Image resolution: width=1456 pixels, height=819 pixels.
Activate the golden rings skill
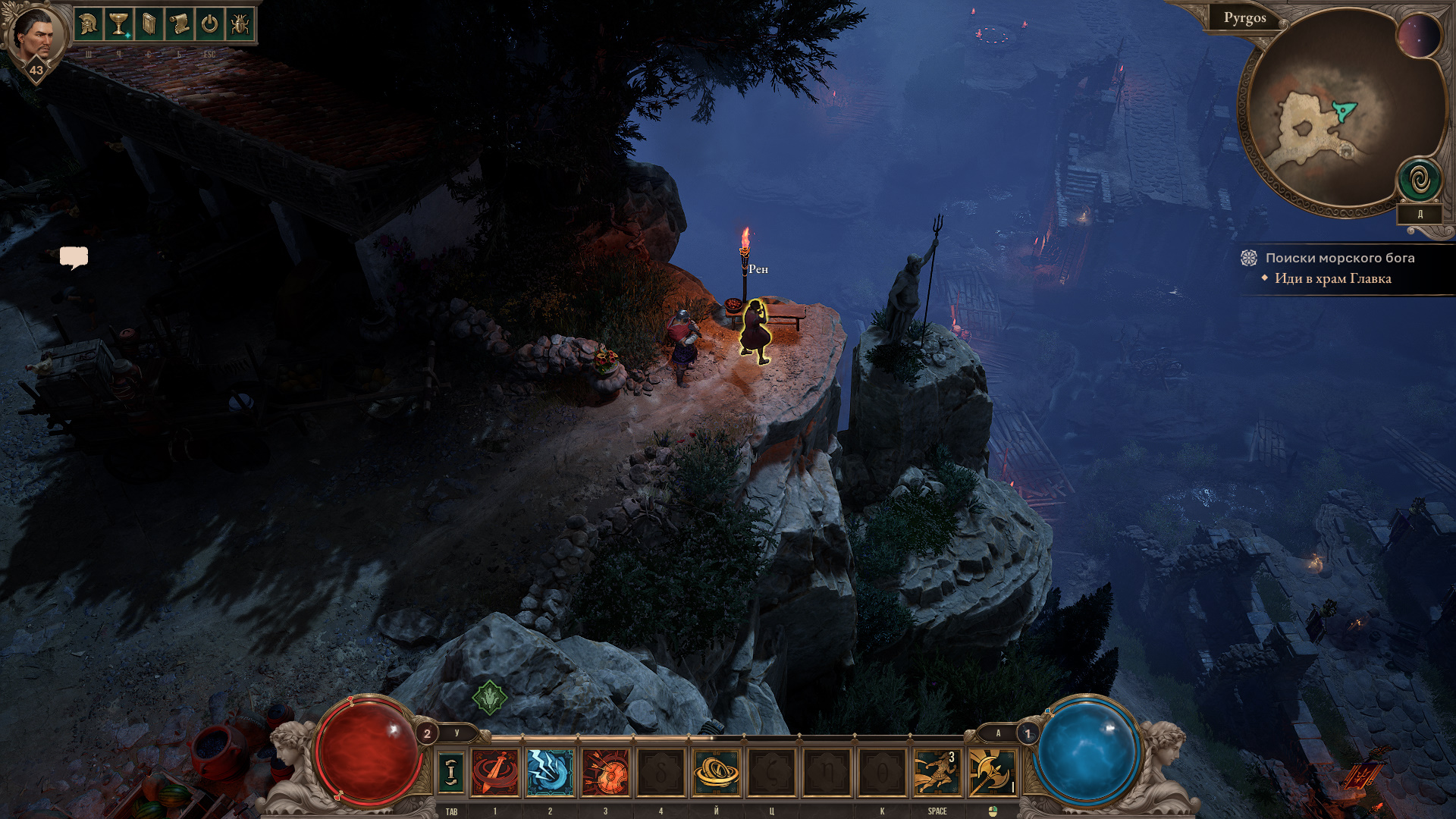pyautogui.click(x=716, y=772)
